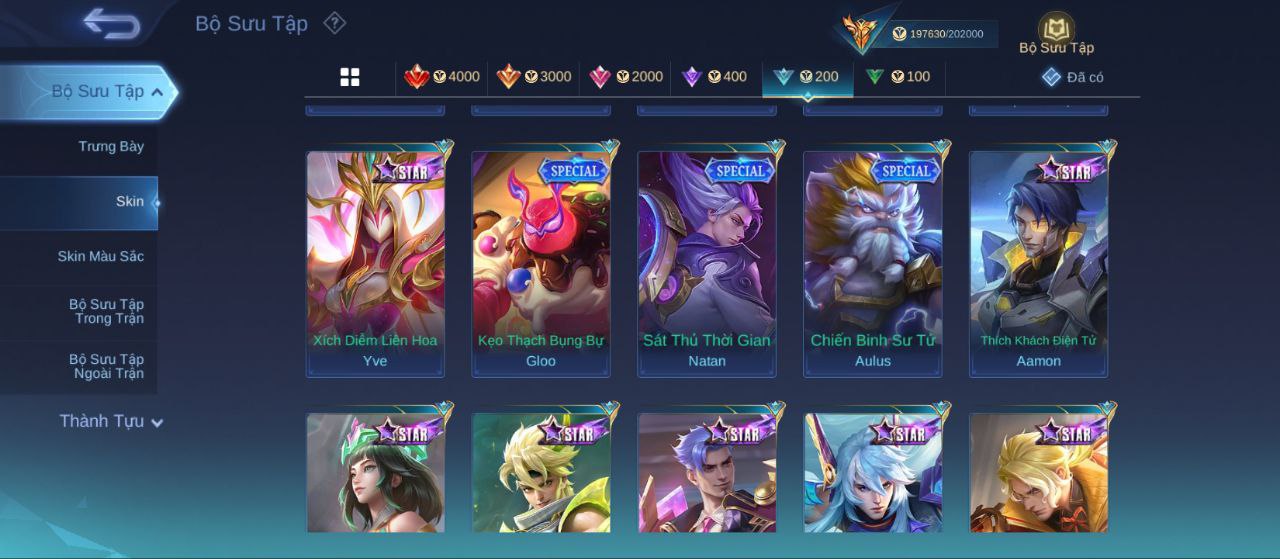The height and width of the screenshot is (559, 1280).
Task: Toggle the Đã có owned filter
Action: pyautogui.click(x=1072, y=77)
